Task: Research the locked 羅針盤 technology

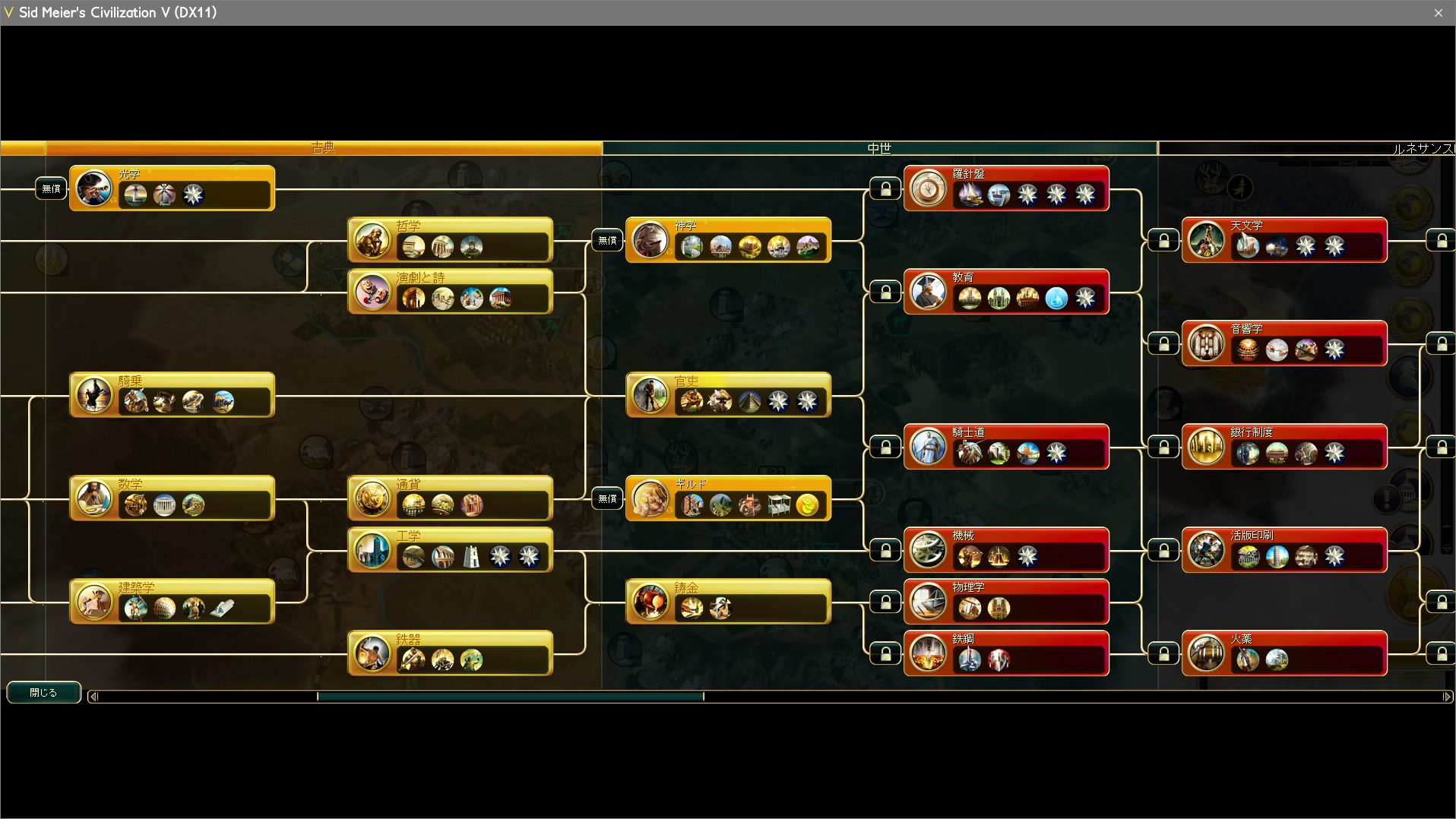Action: tap(1006, 188)
